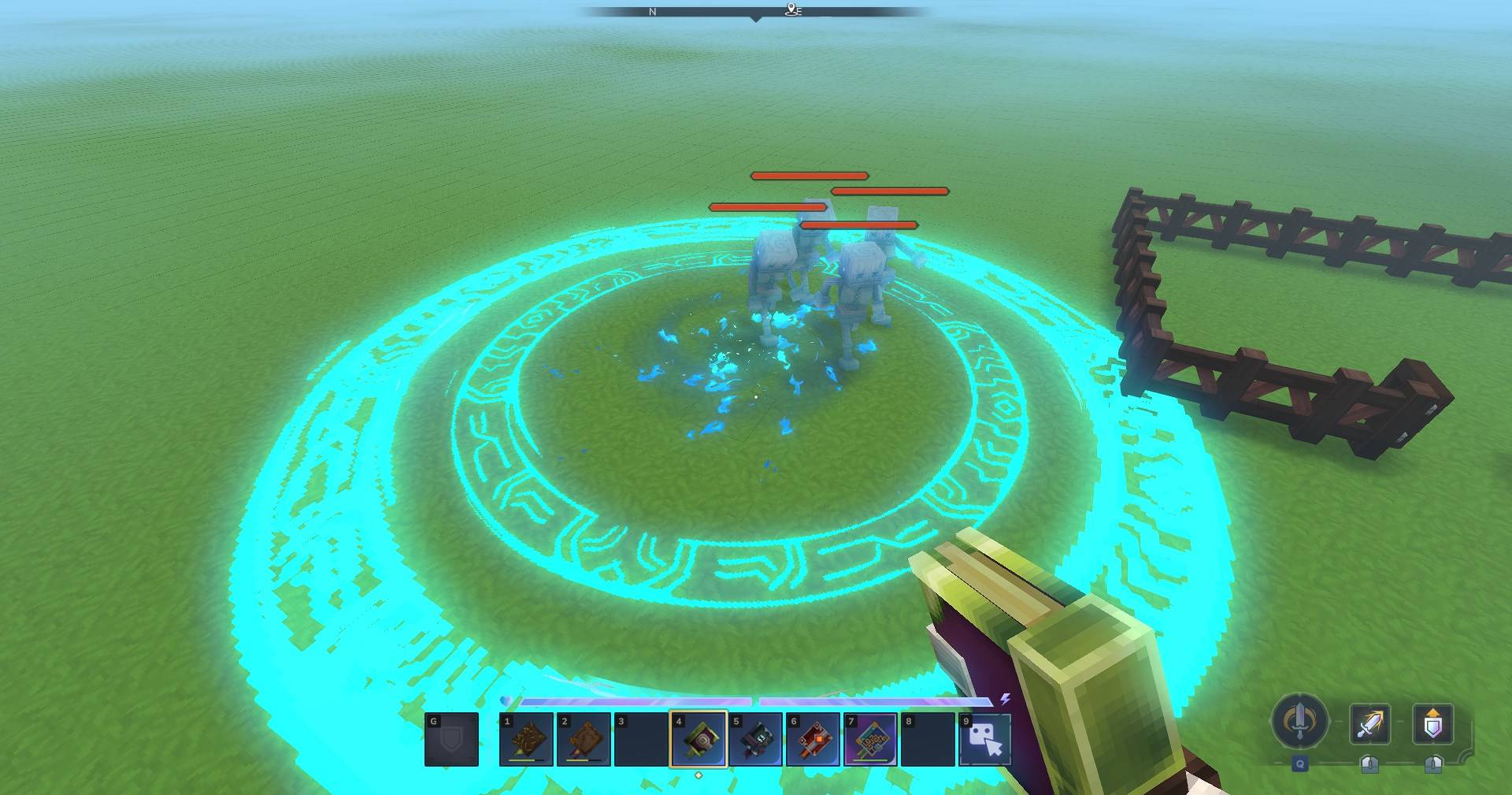Select the brown leafy spellbook in slot 1
The height and width of the screenshot is (795, 1512).
click(526, 740)
